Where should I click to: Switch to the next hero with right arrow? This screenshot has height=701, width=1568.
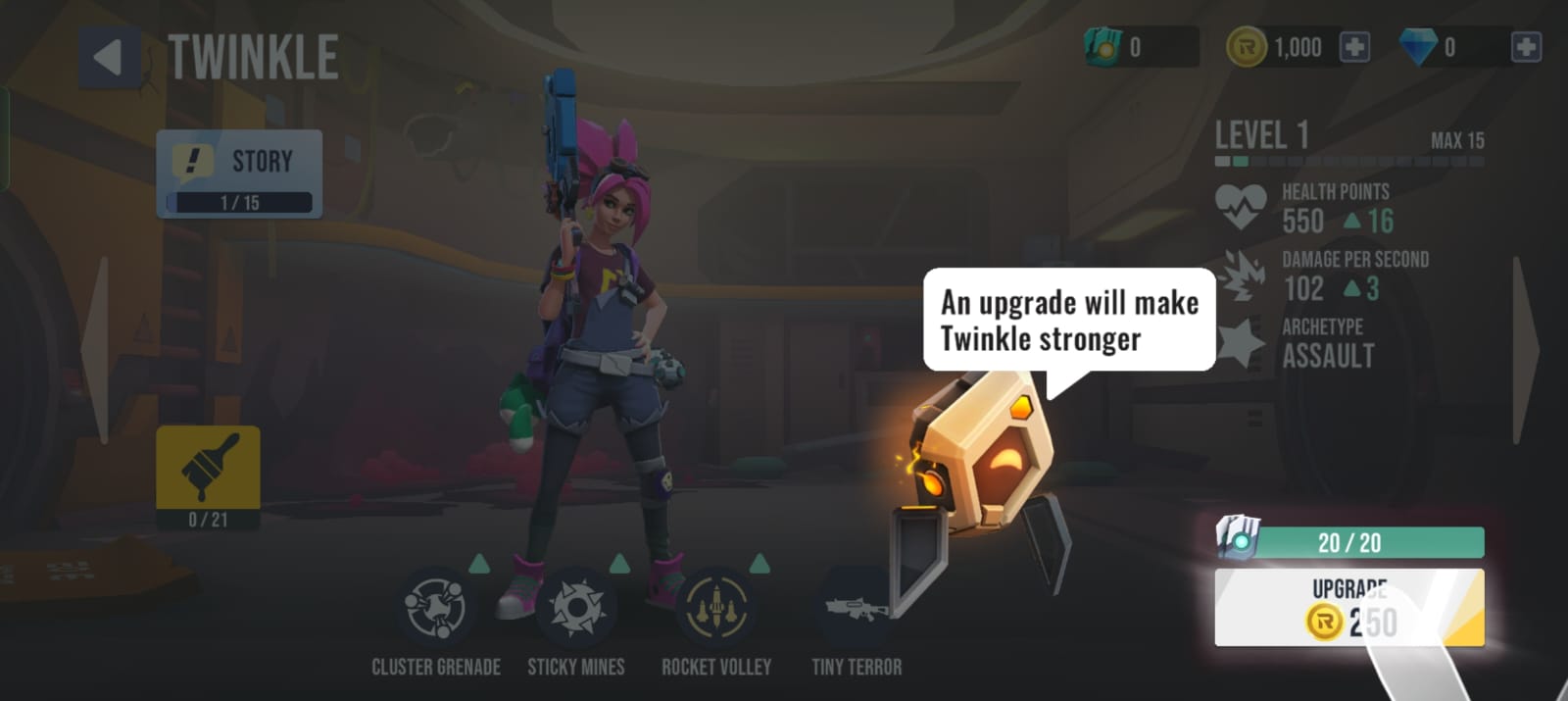coord(1525,350)
